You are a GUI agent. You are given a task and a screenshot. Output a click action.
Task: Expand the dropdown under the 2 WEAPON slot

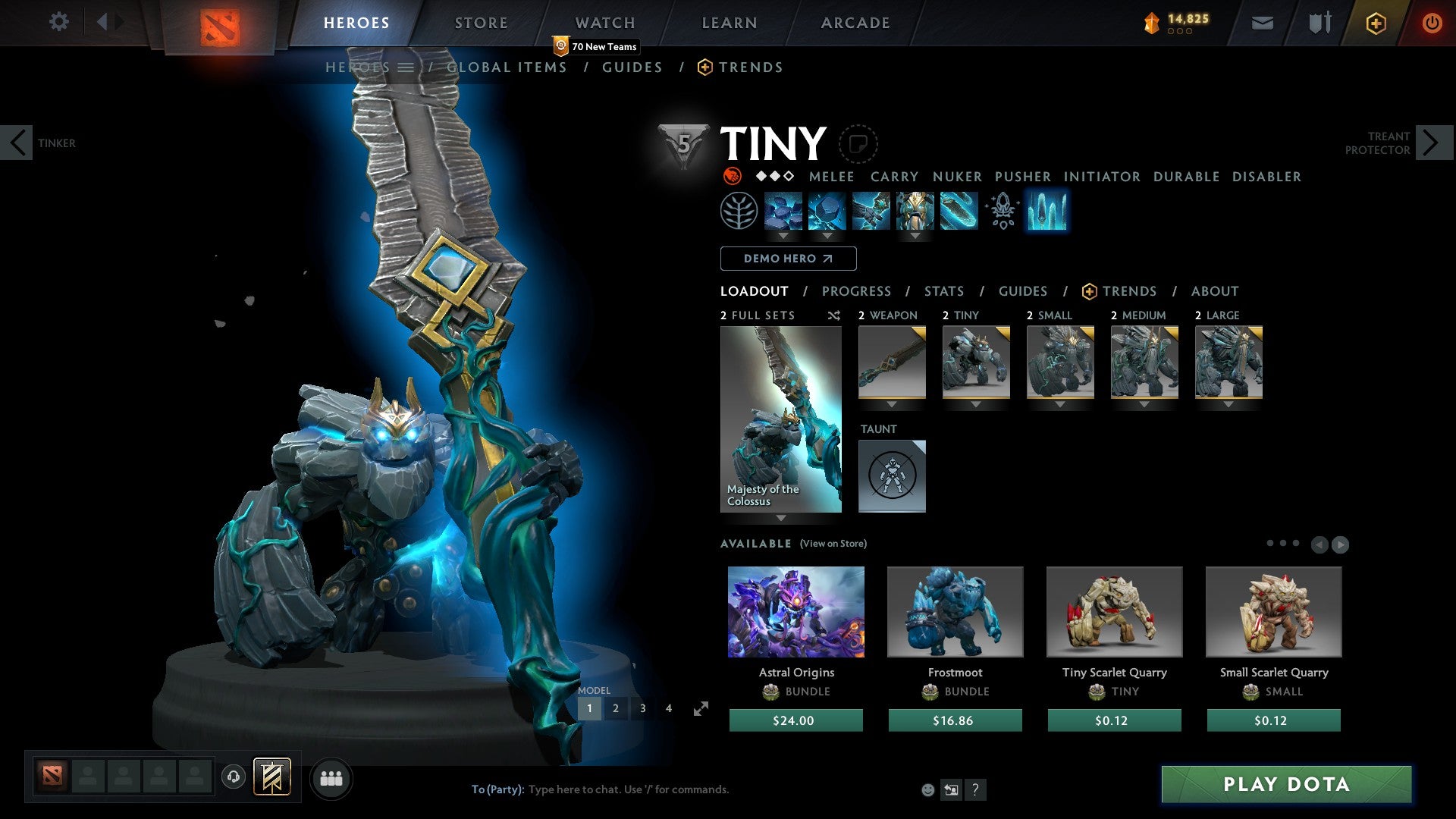click(x=892, y=404)
